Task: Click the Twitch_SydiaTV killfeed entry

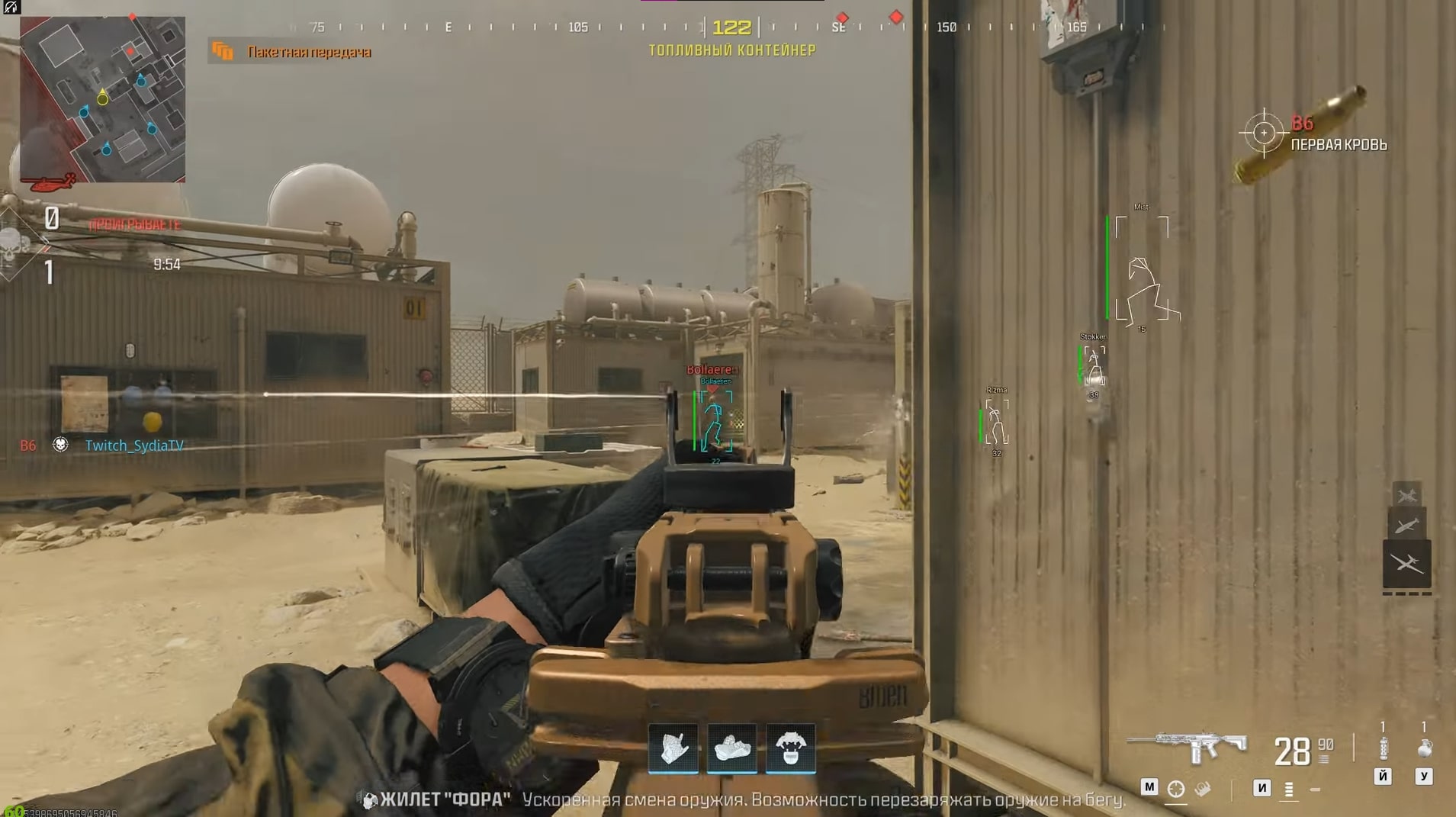Action: pyautogui.click(x=135, y=445)
